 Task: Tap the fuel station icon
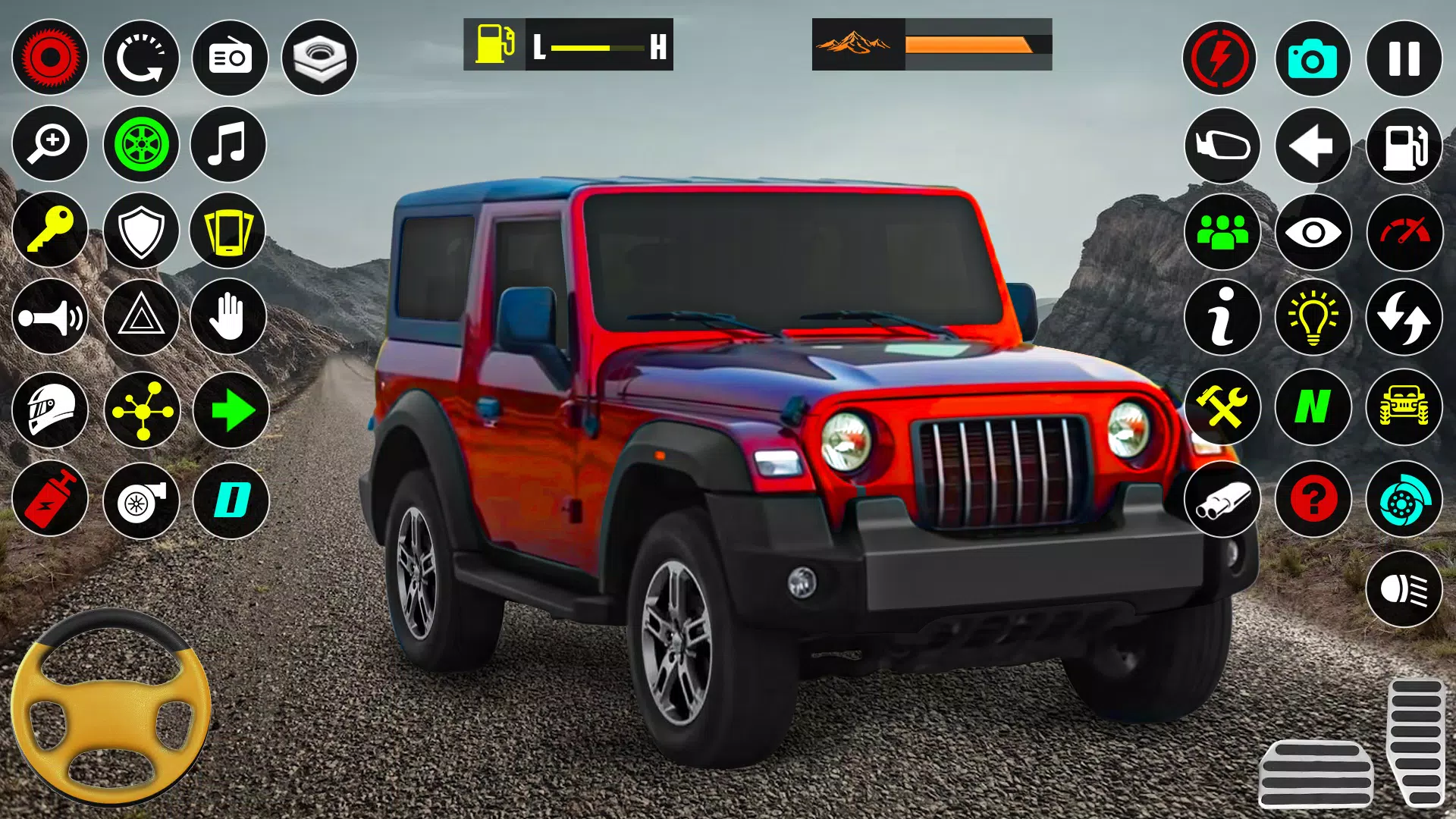[x=1404, y=144]
